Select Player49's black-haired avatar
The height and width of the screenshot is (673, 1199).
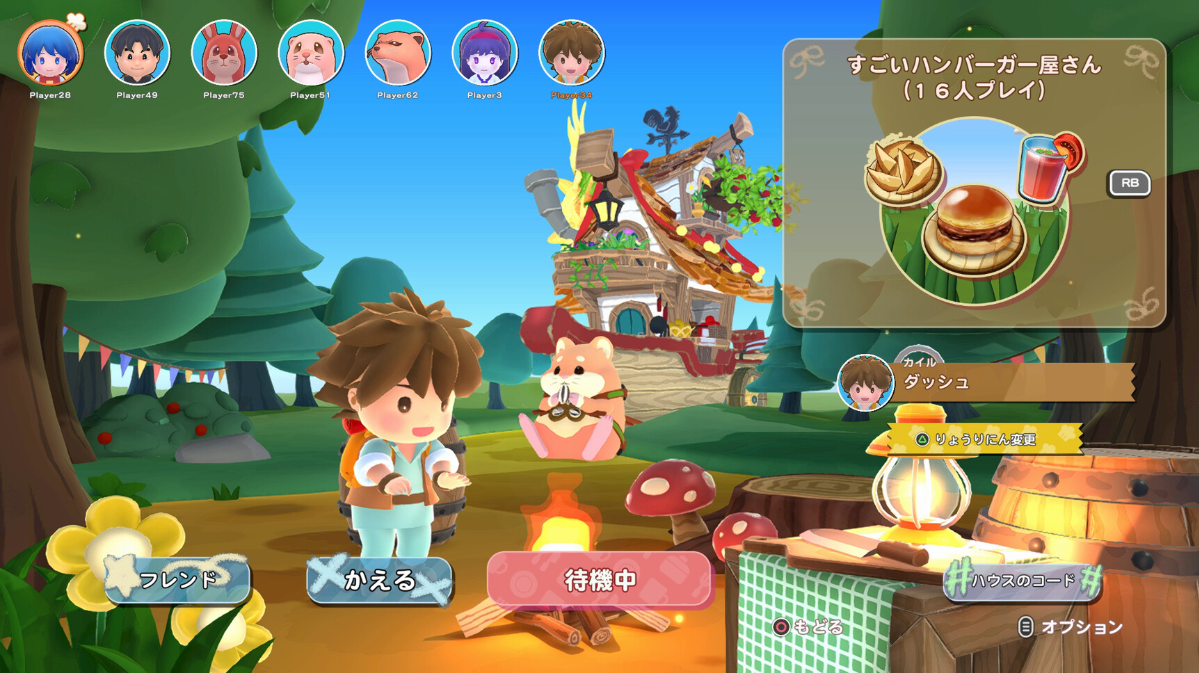(137, 53)
